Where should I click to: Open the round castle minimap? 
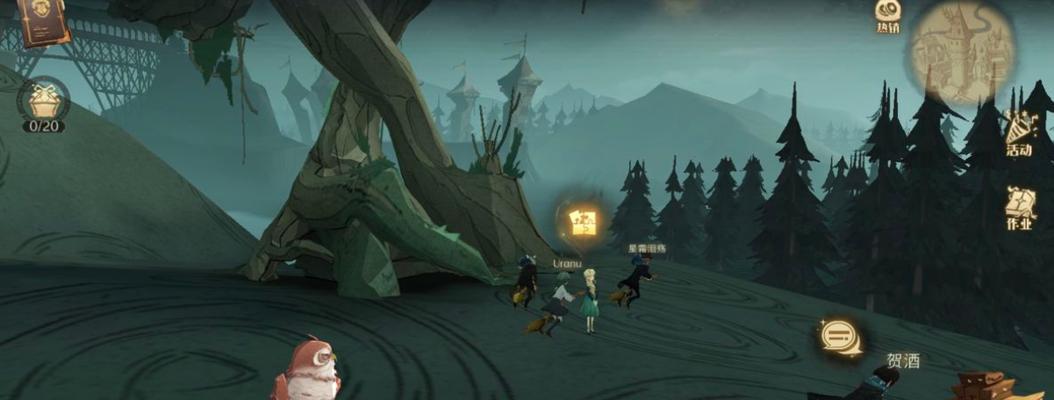click(961, 52)
